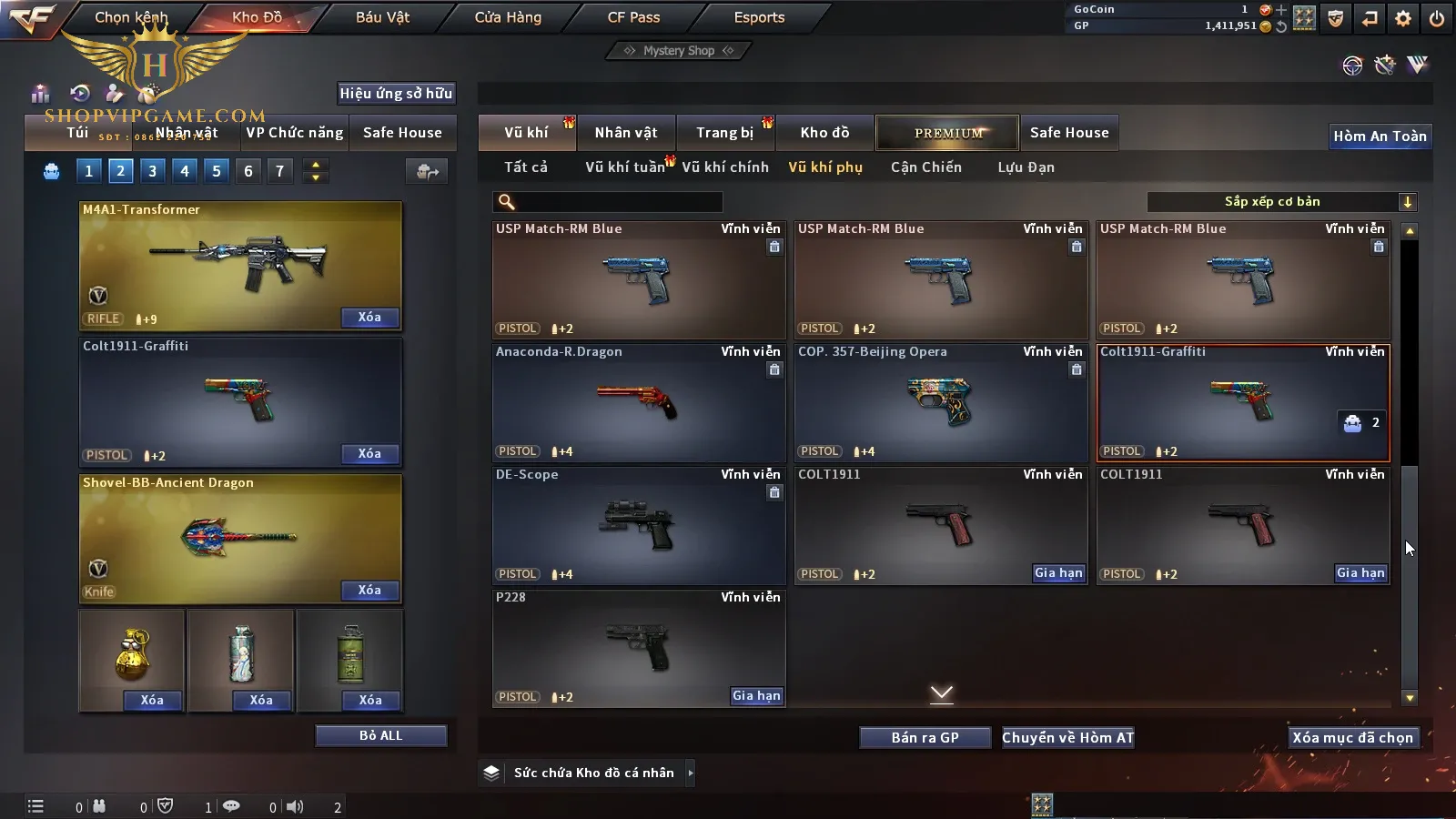Switch to the Cận Chiến category
This screenshot has height=819, width=1456.
925,167
